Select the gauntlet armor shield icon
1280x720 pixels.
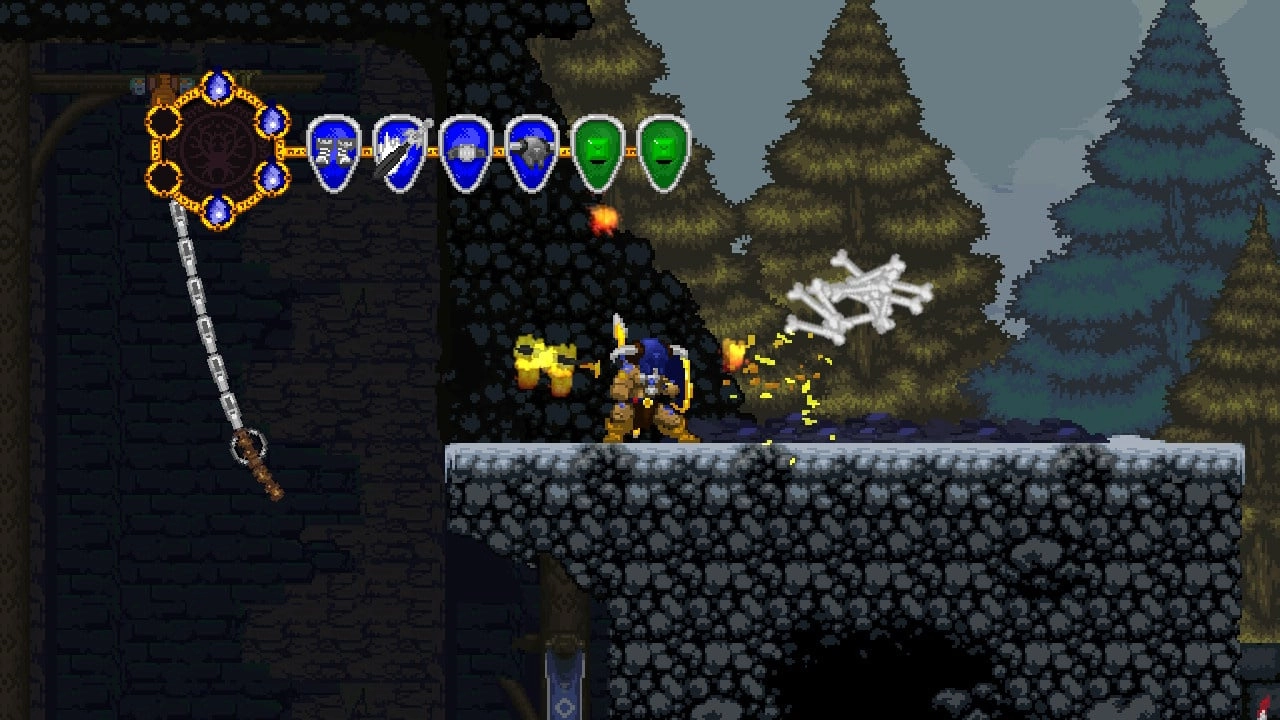(x=531, y=152)
